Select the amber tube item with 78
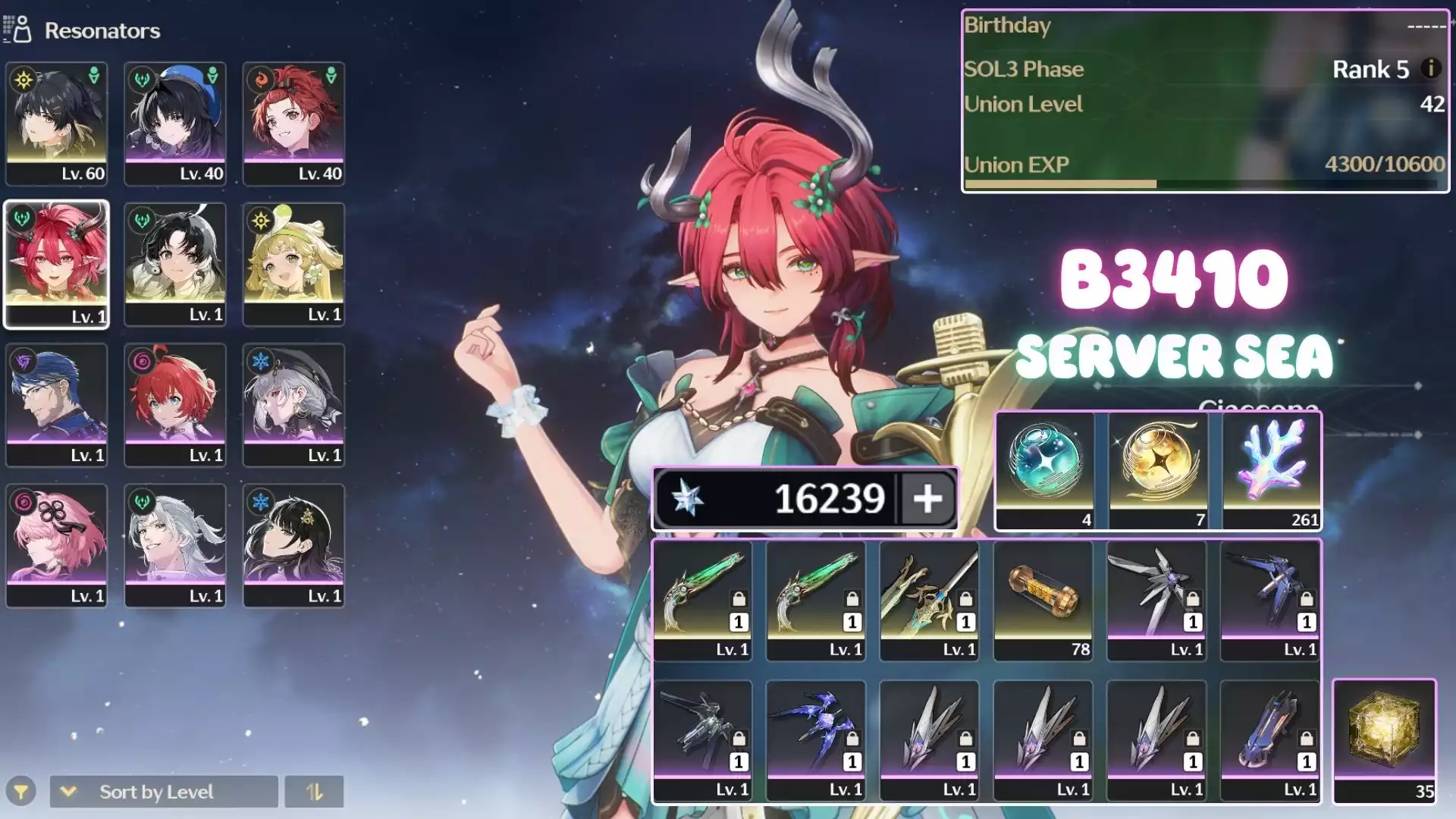The image size is (1456, 819). 1043,600
